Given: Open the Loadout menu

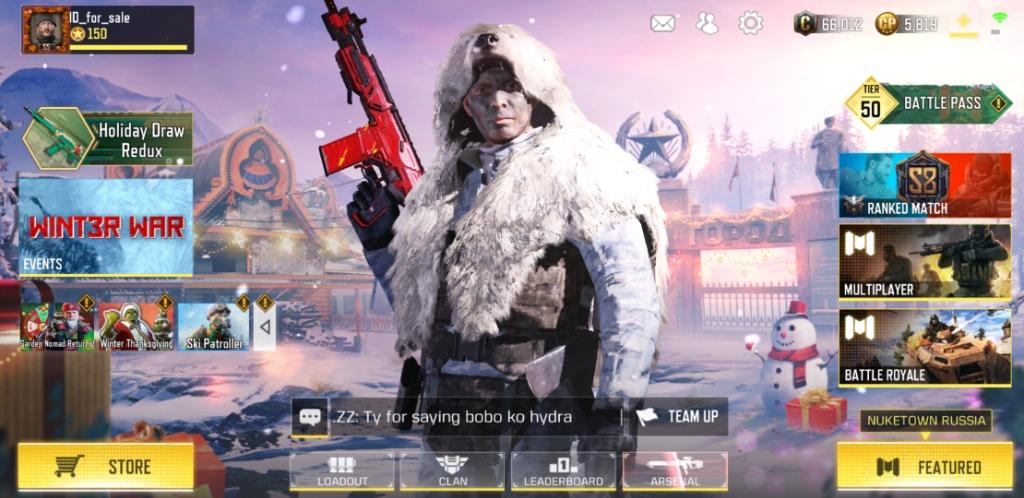Looking at the screenshot, I should [342, 471].
